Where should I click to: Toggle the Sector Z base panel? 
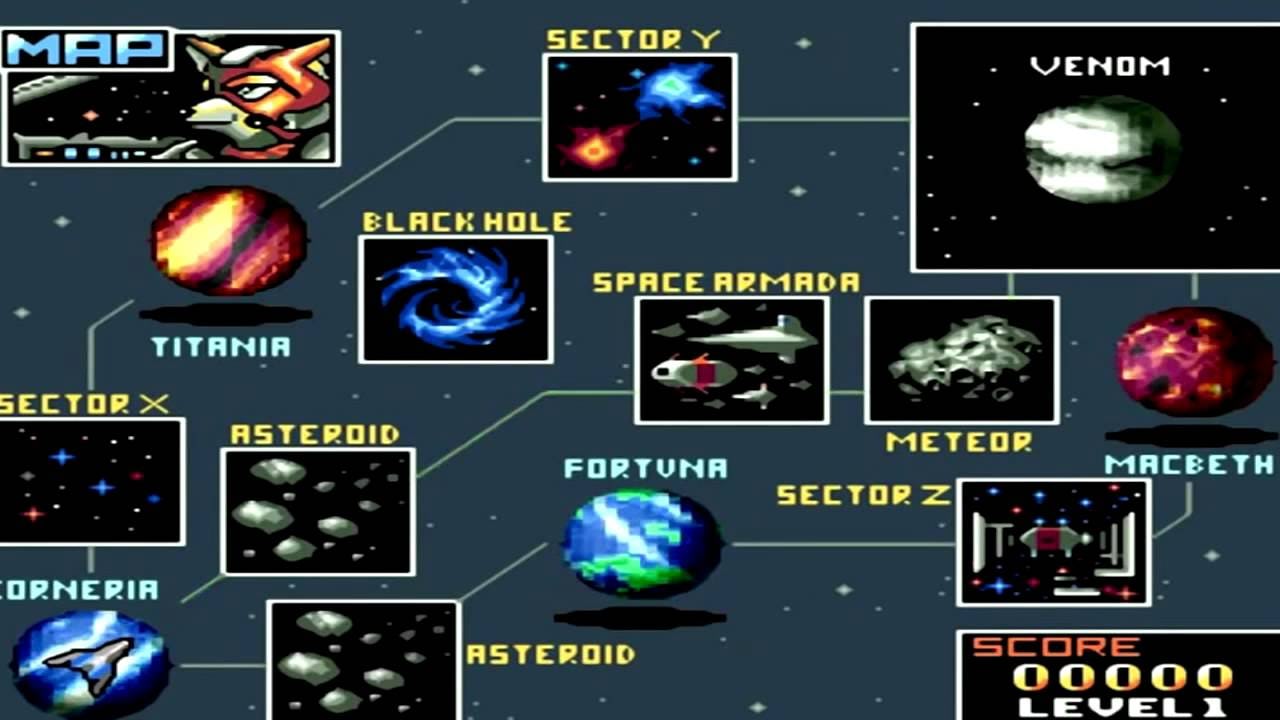pos(1053,545)
